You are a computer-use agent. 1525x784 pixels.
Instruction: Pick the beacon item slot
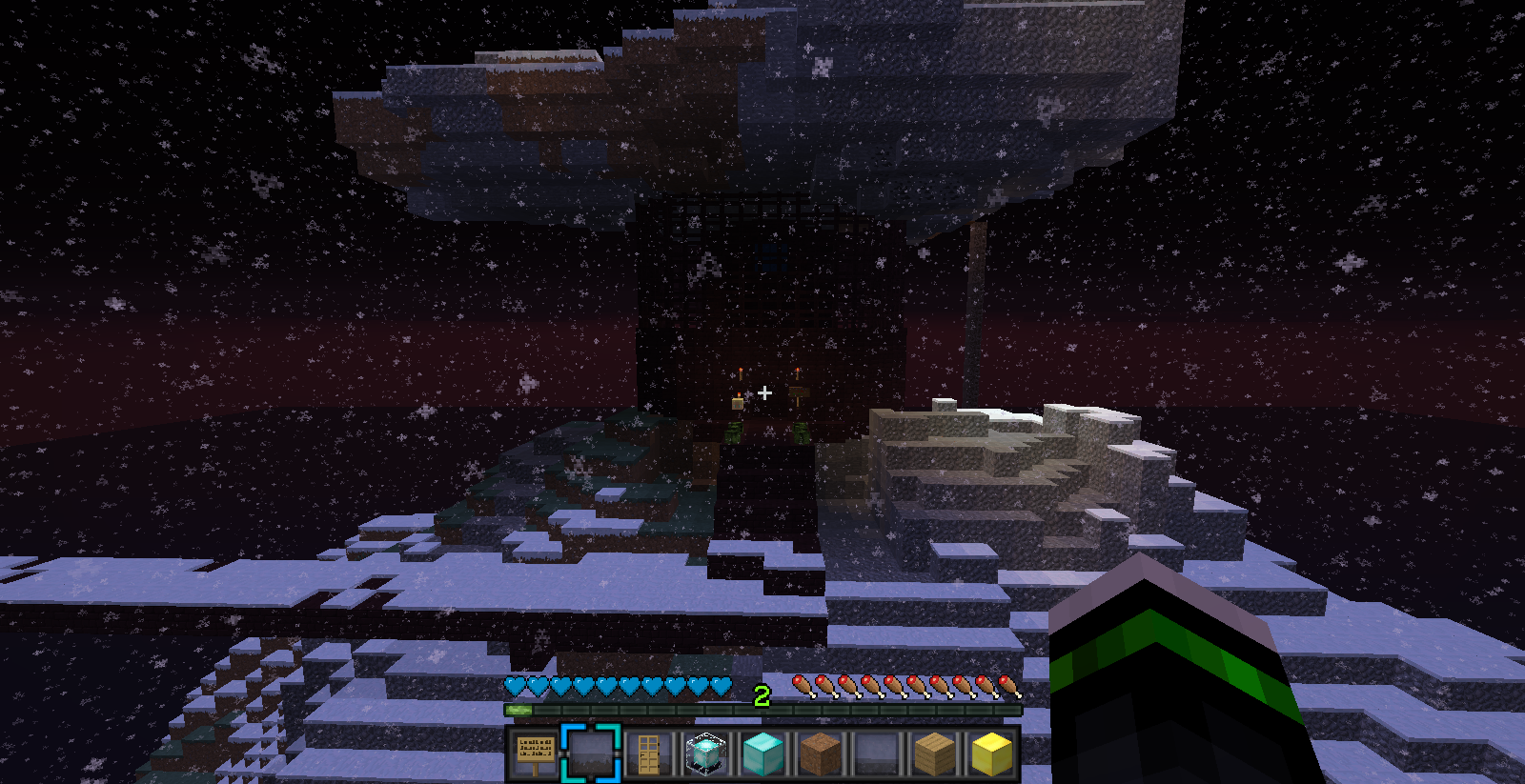tap(706, 754)
